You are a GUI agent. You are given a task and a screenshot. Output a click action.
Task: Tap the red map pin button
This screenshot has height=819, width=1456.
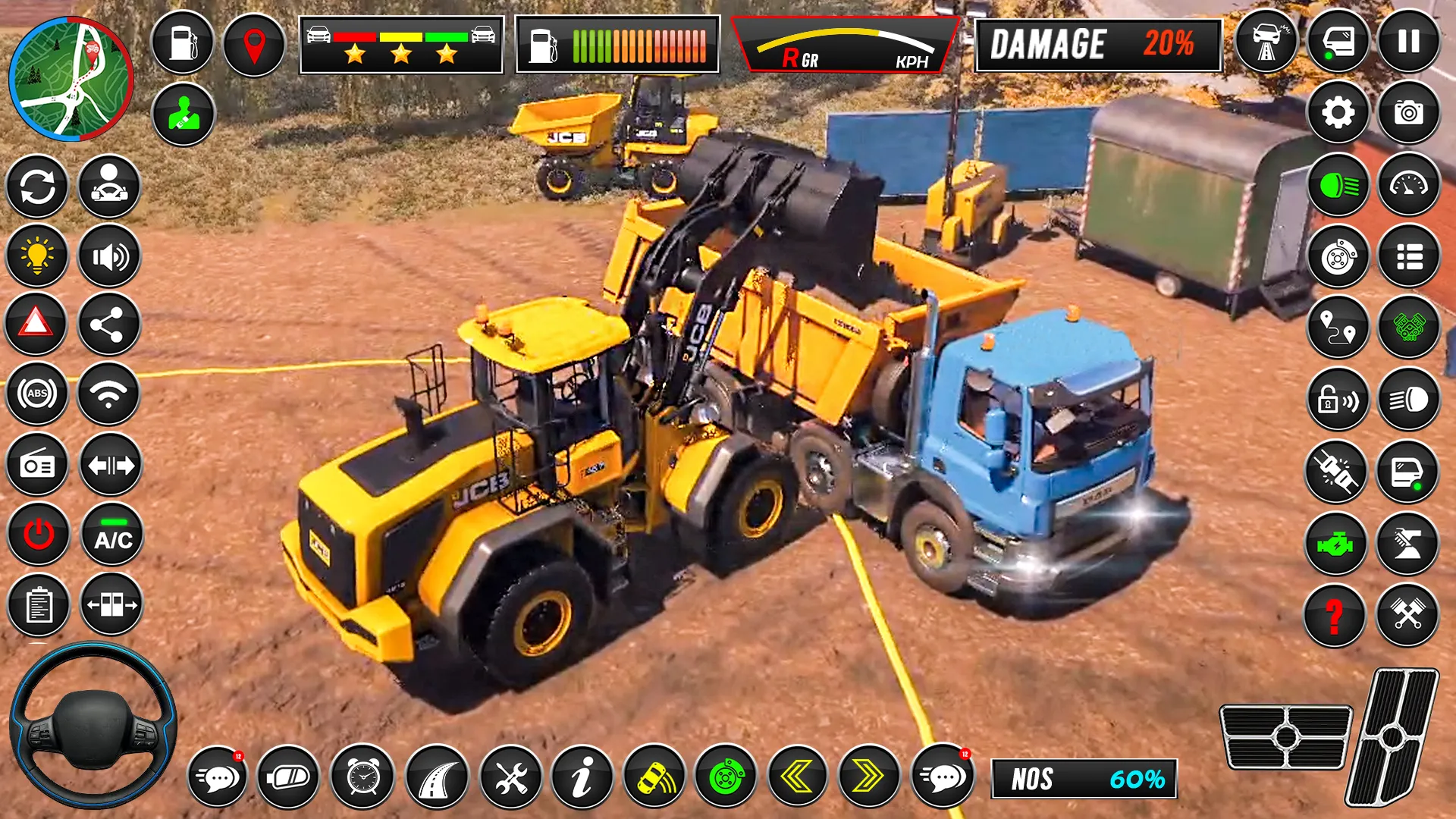254,43
